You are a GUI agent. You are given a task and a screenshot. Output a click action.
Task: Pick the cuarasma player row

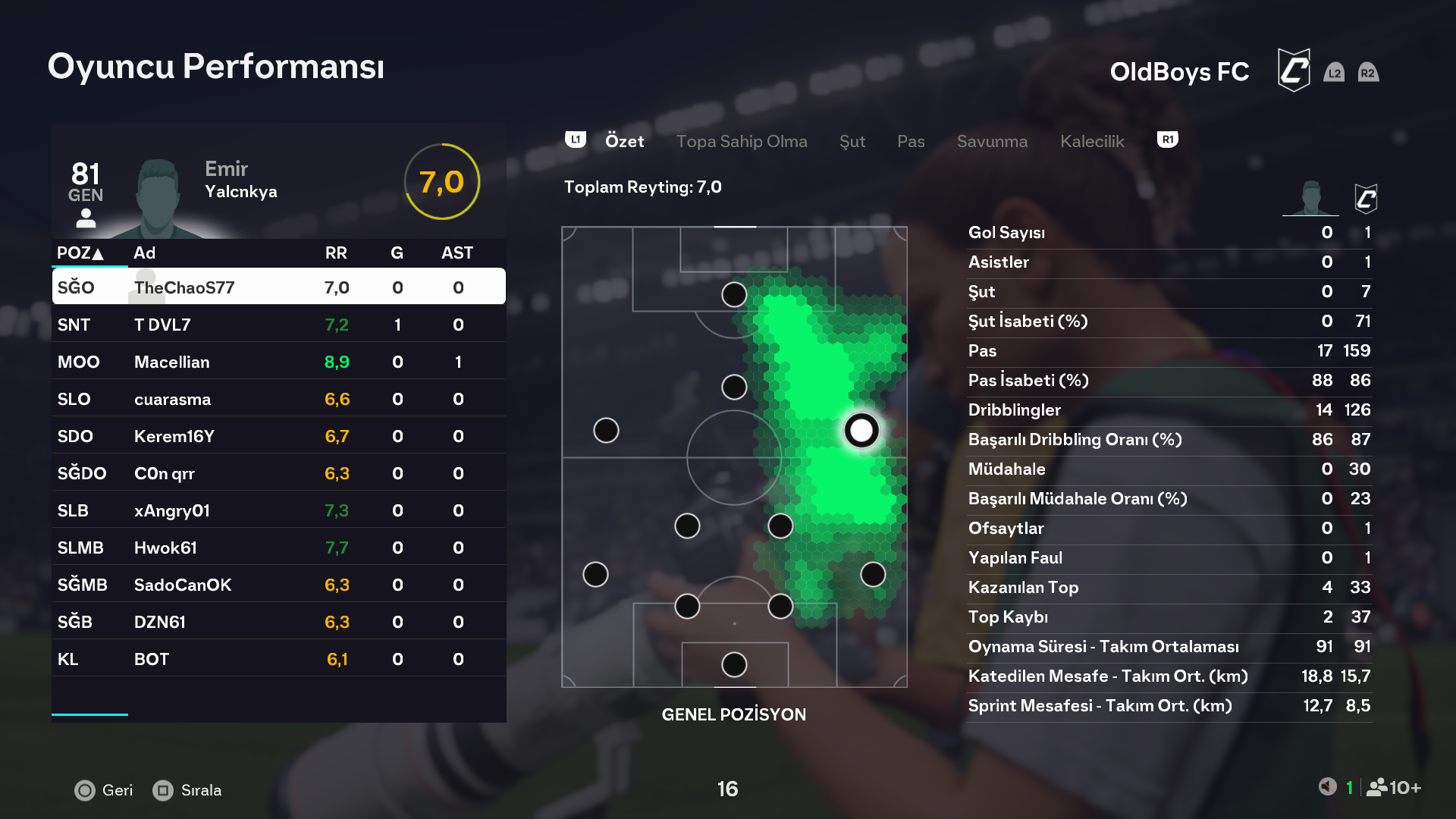pos(278,399)
